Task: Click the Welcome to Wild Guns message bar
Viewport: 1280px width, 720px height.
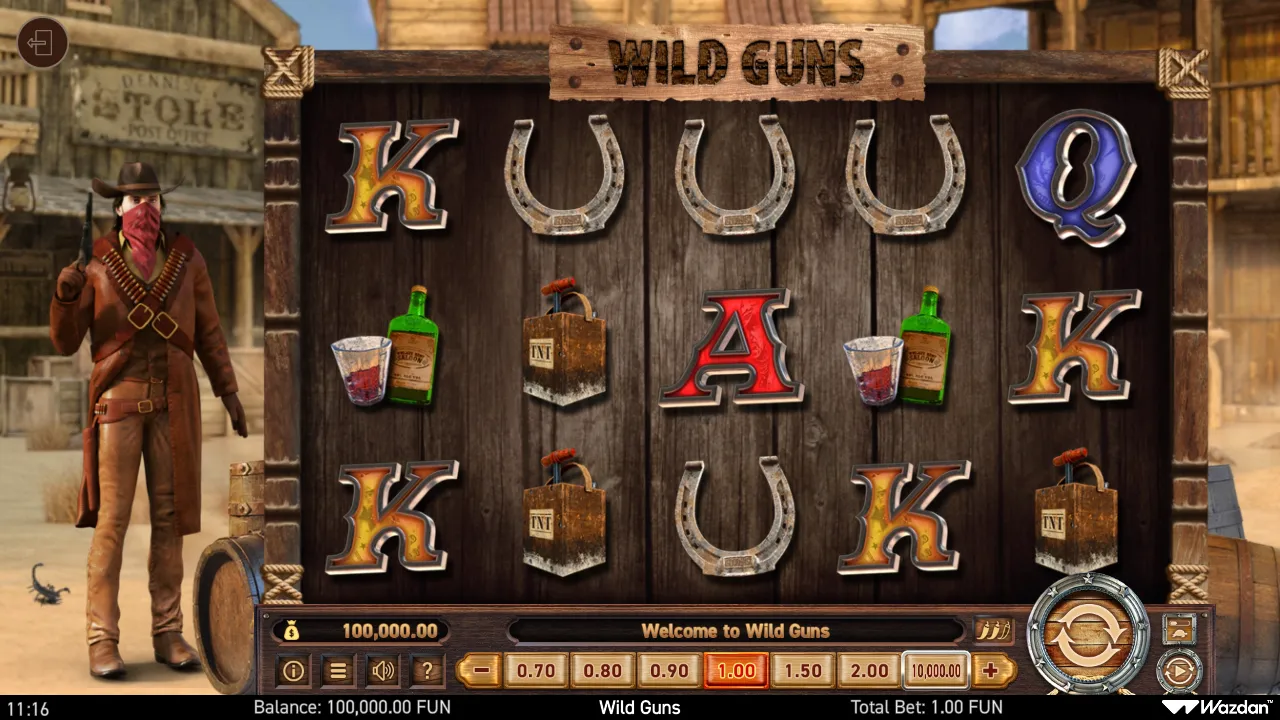Action: 737,631
